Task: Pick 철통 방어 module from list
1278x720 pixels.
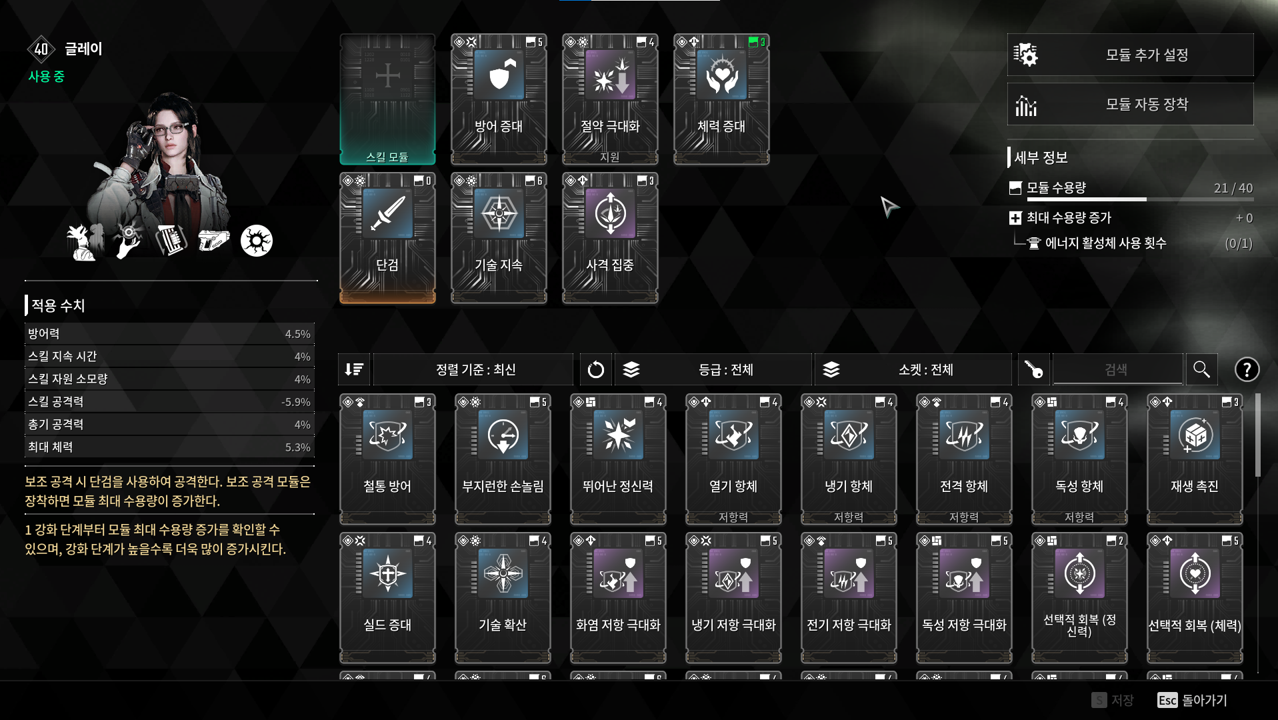Action: (387, 459)
